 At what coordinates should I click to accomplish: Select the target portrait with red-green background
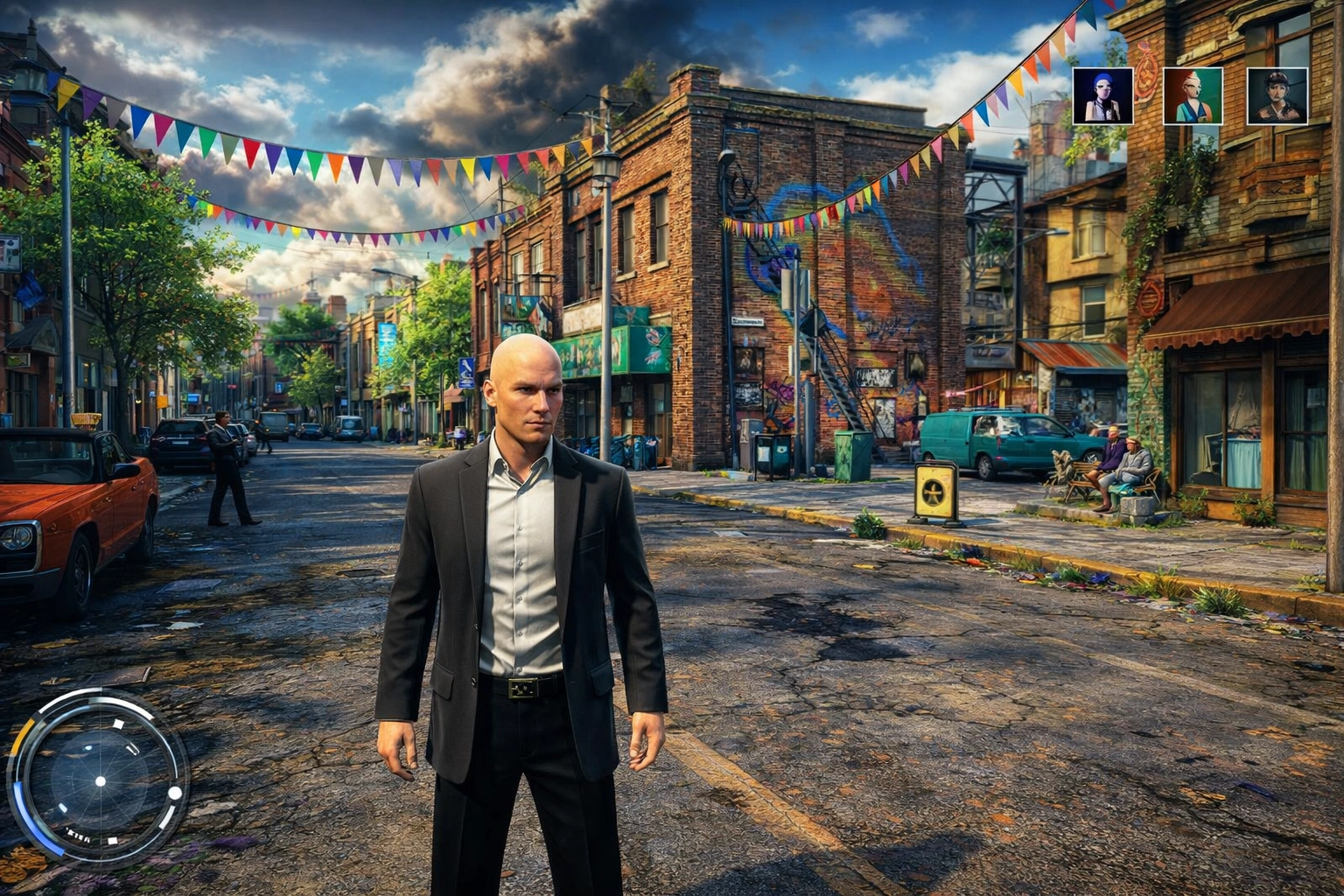point(1193,96)
